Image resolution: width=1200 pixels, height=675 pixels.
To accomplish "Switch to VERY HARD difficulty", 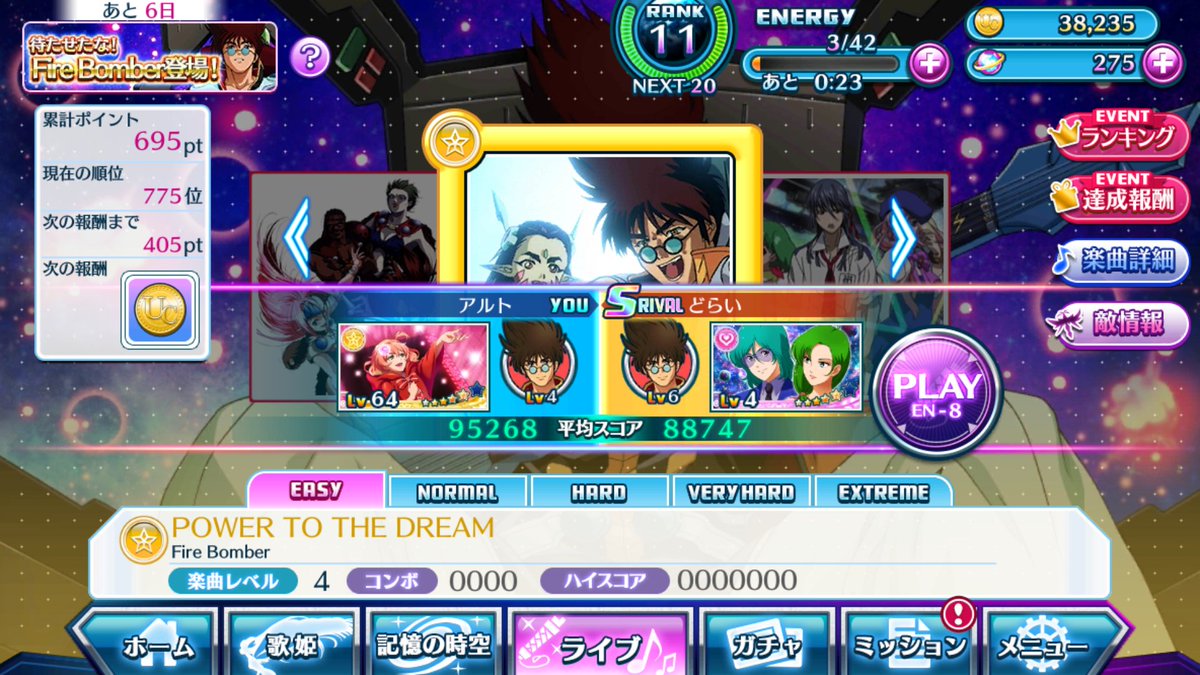I will click(x=741, y=492).
